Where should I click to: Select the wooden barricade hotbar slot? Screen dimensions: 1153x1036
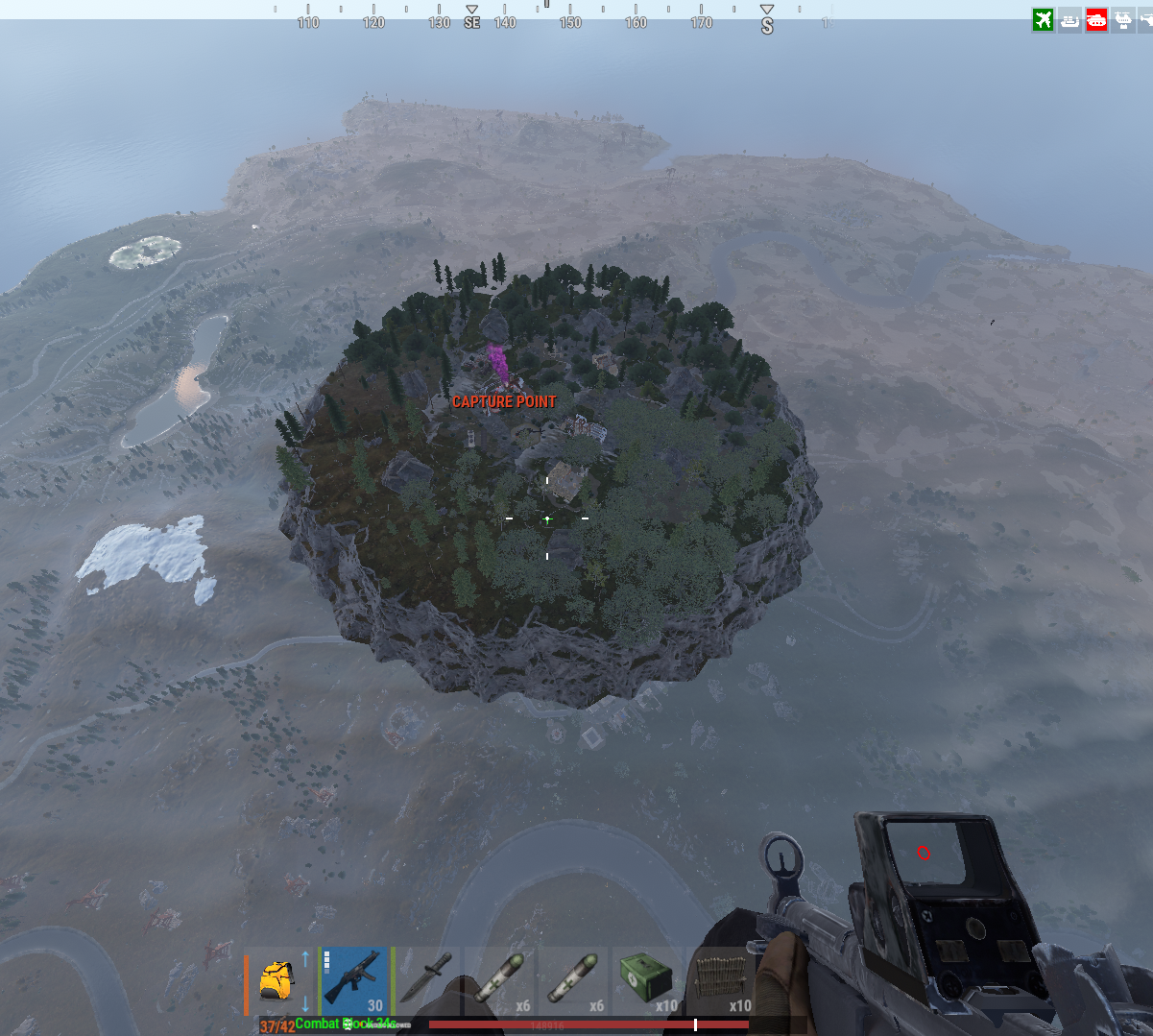[x=717, y=980]
